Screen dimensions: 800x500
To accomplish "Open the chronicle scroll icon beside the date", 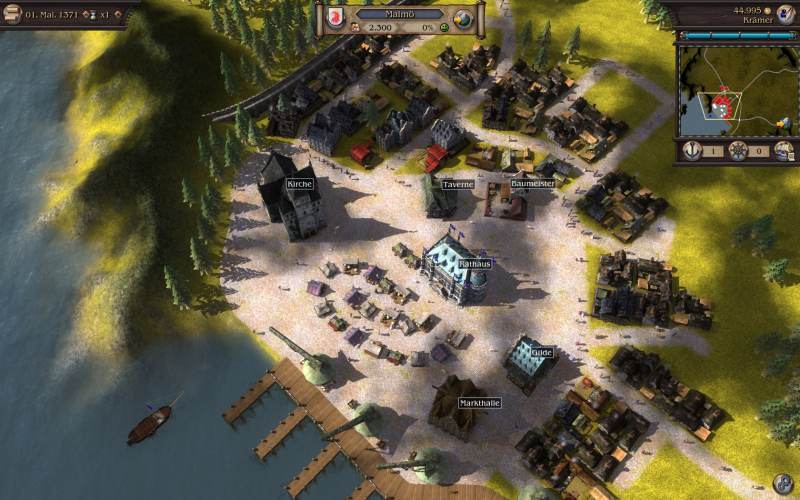I will (10, 15).
